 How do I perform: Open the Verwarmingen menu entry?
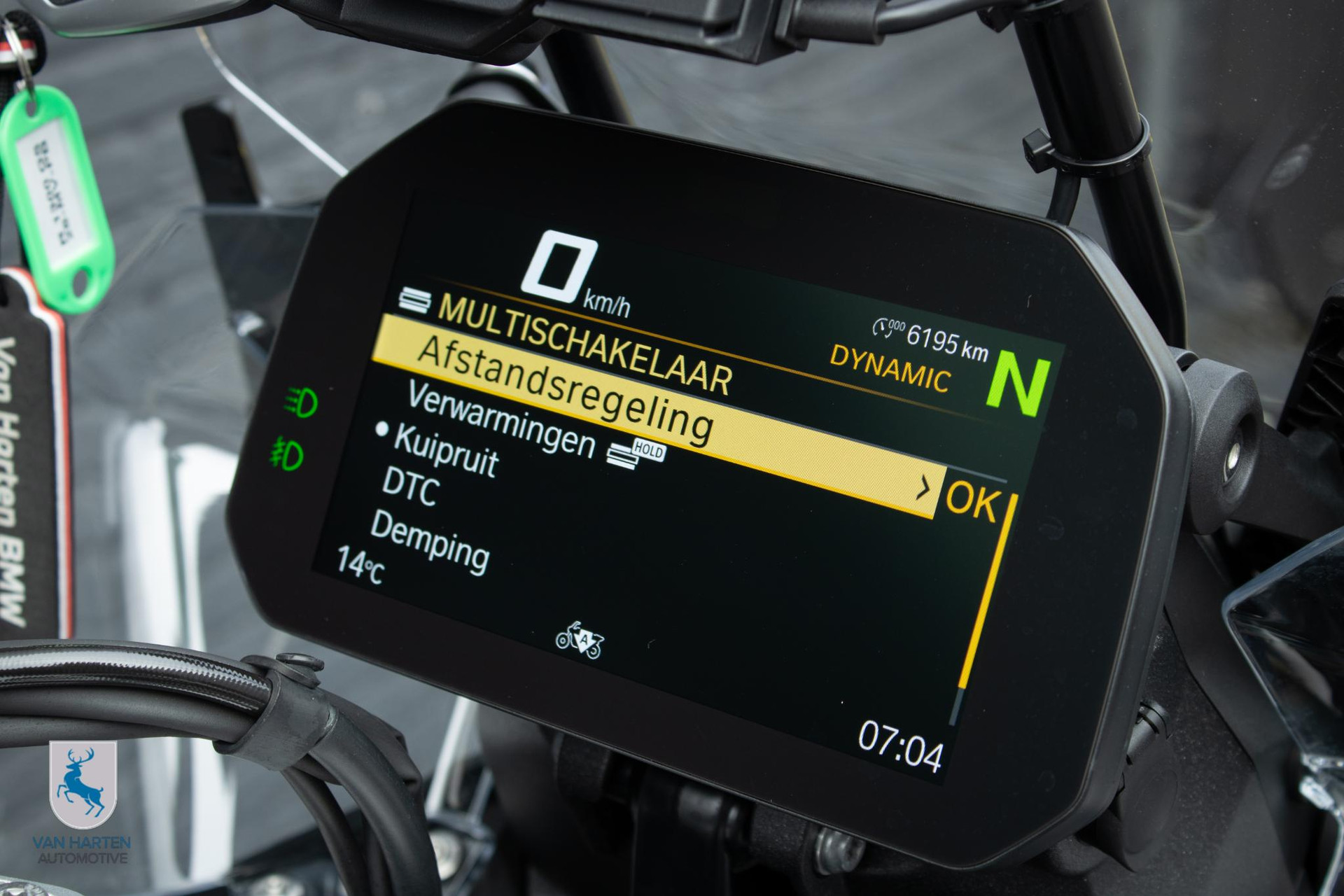coord(501,419)
